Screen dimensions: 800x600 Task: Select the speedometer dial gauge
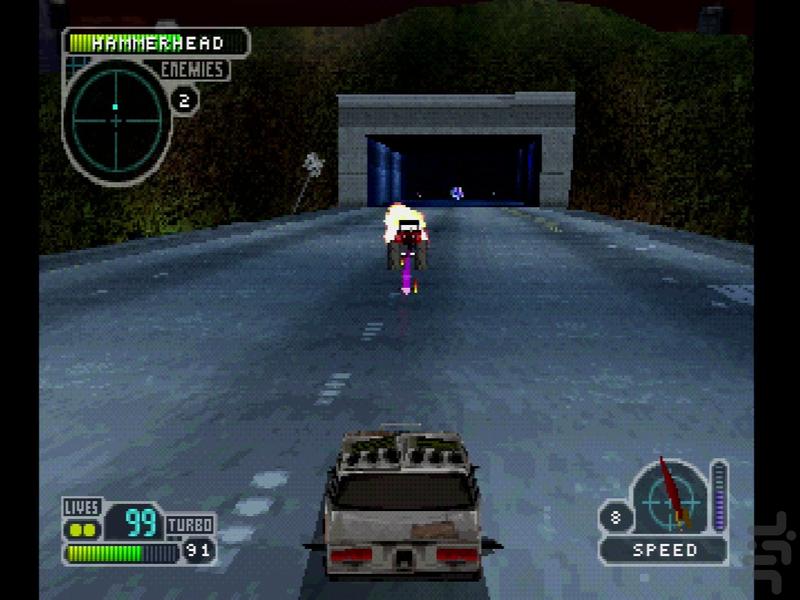pos(667,497)
